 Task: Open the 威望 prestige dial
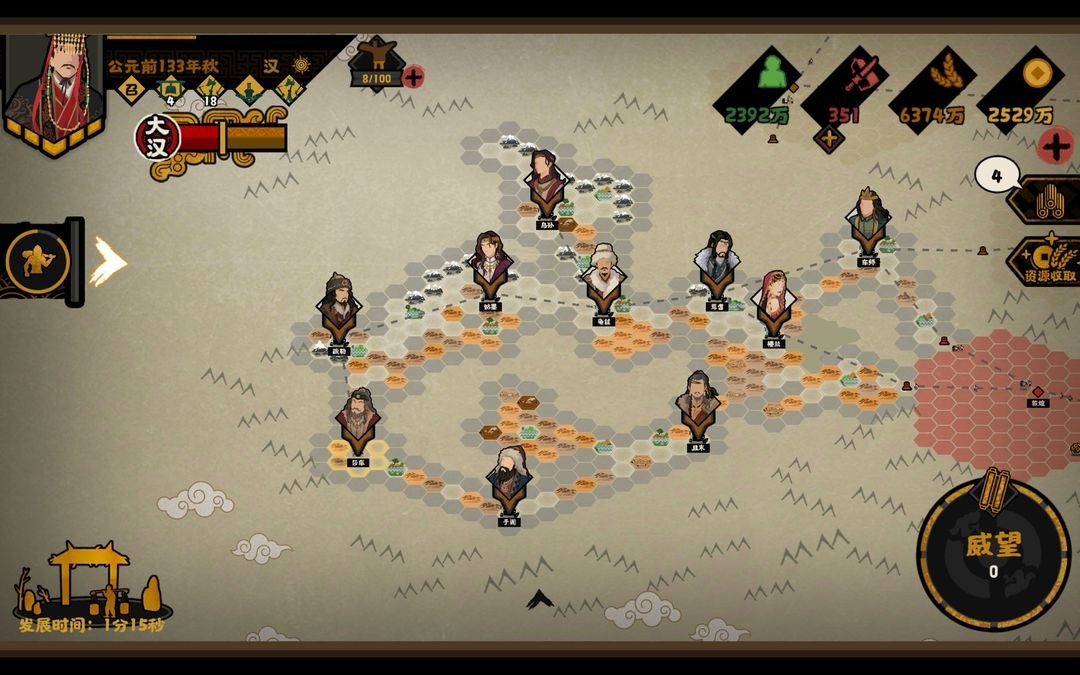(993, 555)
